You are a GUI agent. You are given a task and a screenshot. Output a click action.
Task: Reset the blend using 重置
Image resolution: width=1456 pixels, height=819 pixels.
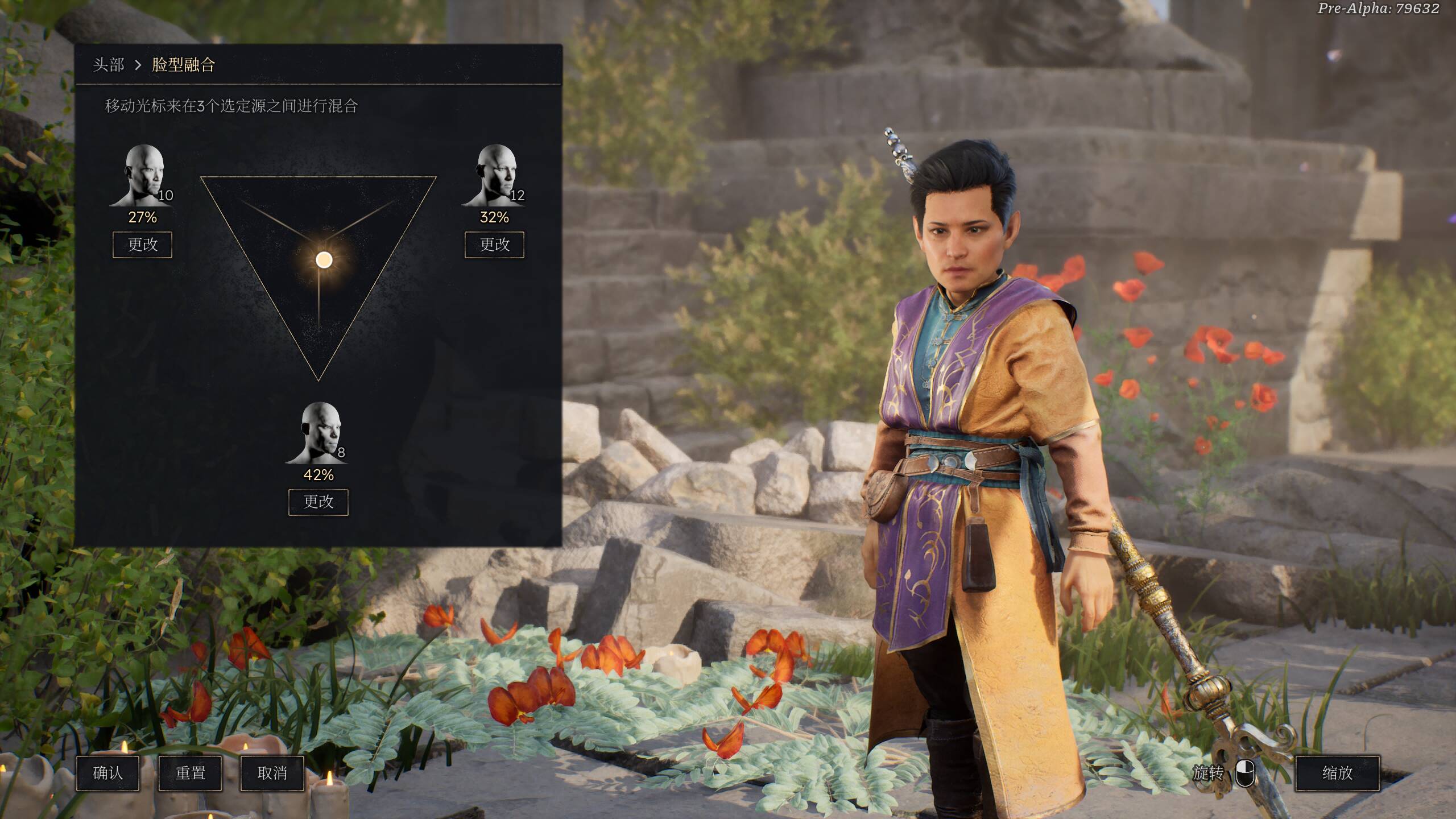[x=190, y=773]
